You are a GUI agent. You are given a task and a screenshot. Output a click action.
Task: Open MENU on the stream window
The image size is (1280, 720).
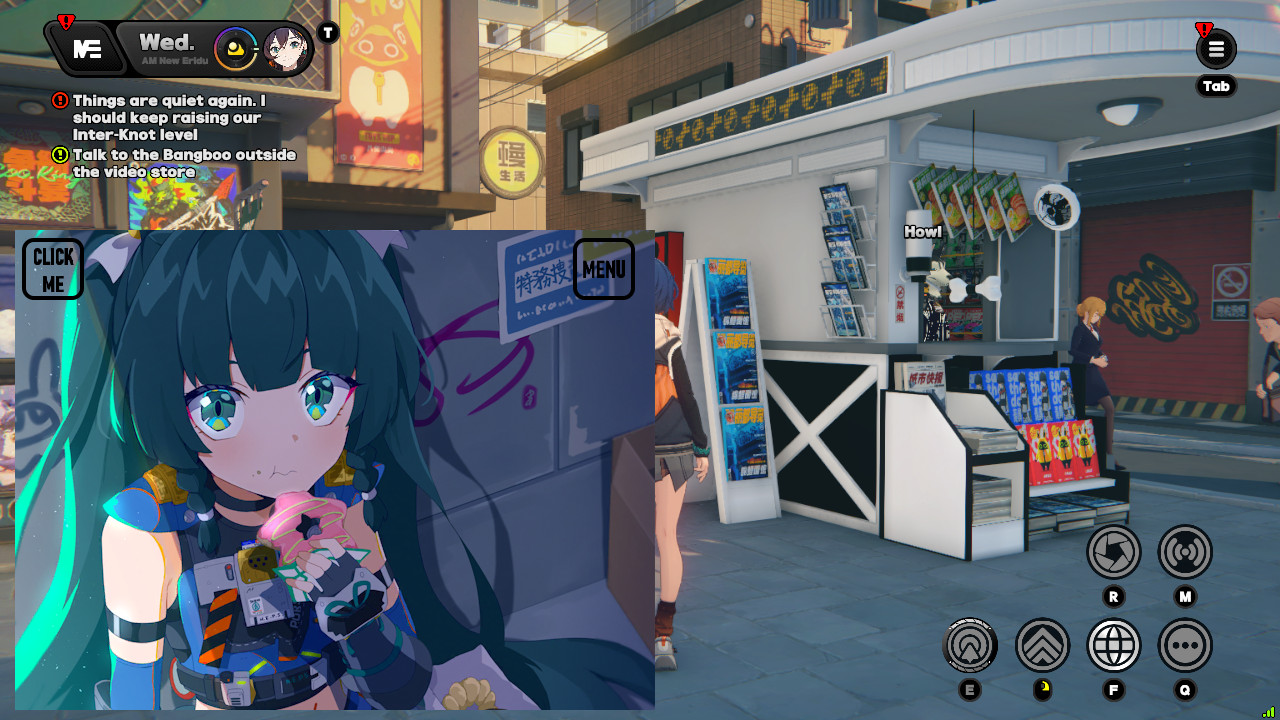pyautogui.click(x=604, y=269)
